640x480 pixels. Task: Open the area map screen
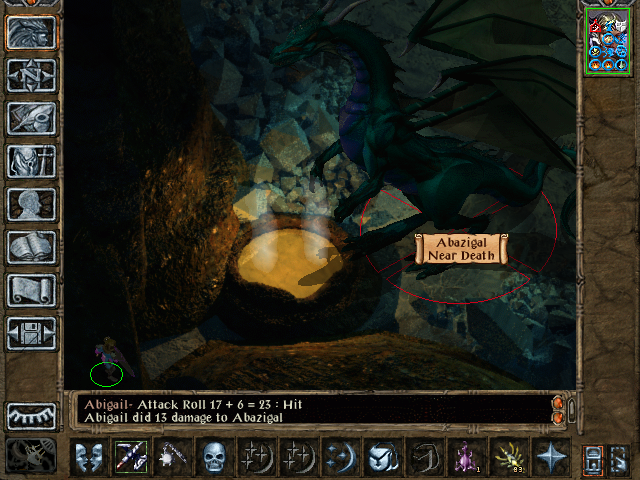click(x=31, y=75)
